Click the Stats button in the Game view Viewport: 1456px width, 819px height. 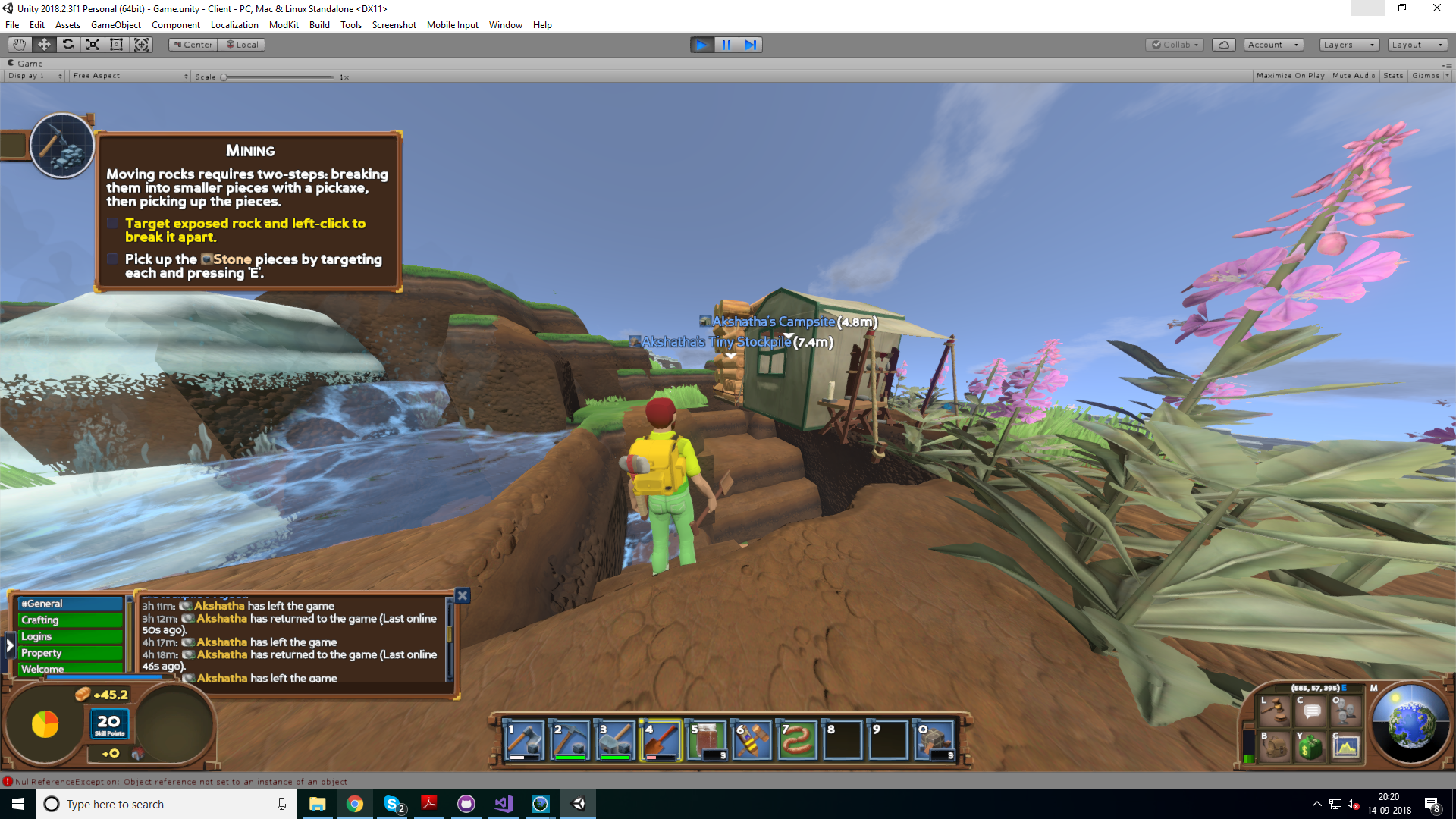(1393, 75)
